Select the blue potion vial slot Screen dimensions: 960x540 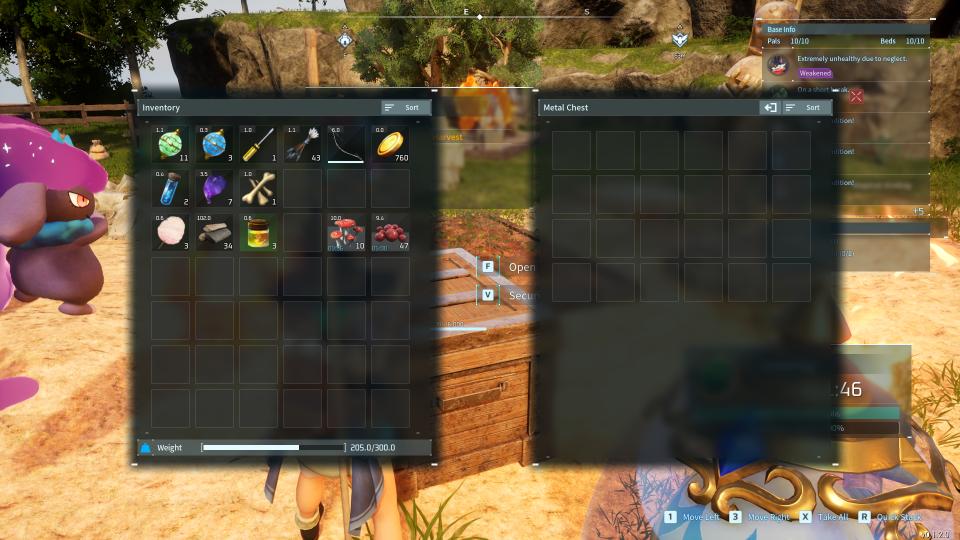[171, 188]
